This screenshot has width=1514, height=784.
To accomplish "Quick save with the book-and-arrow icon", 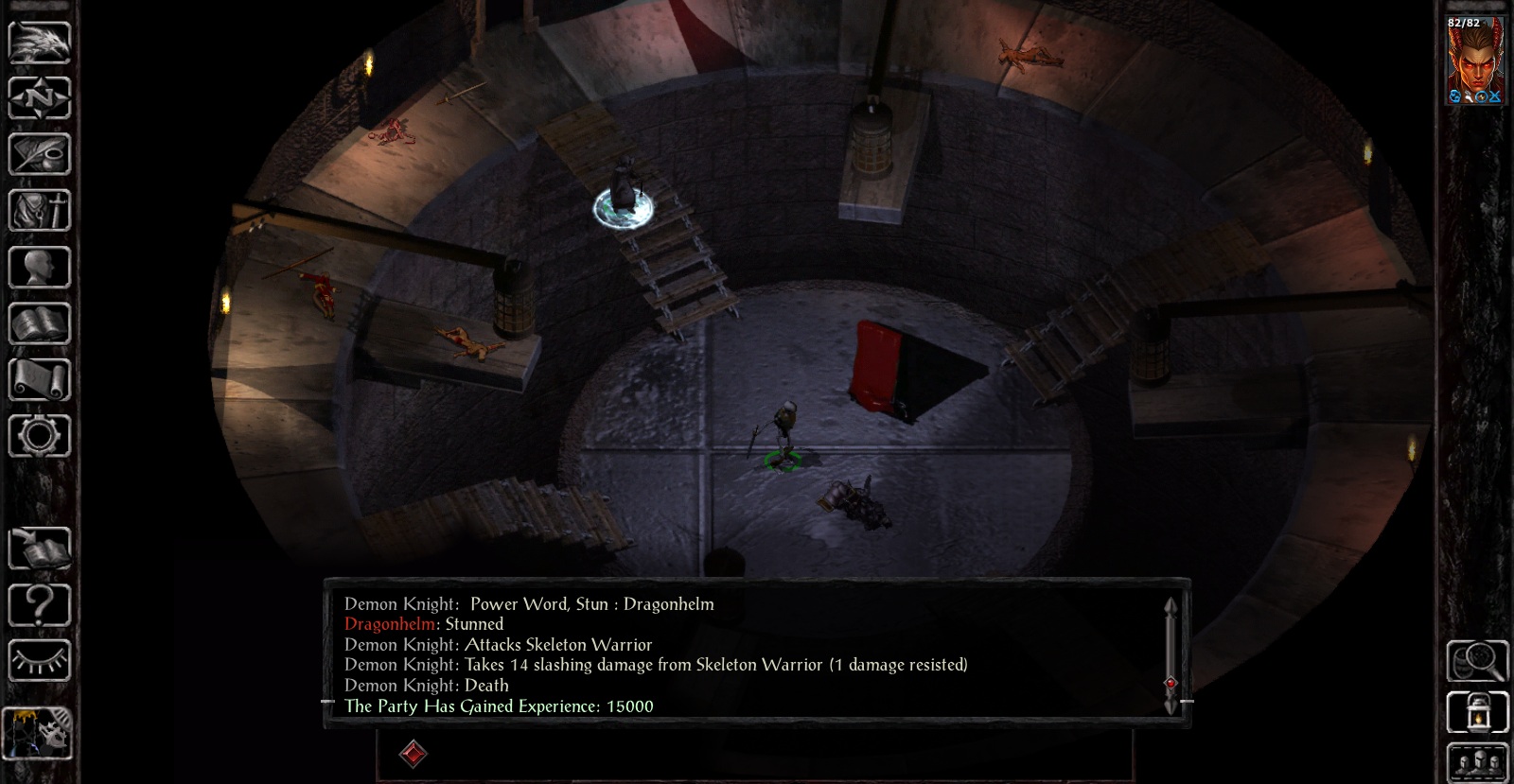I will (x=39, y=548).
